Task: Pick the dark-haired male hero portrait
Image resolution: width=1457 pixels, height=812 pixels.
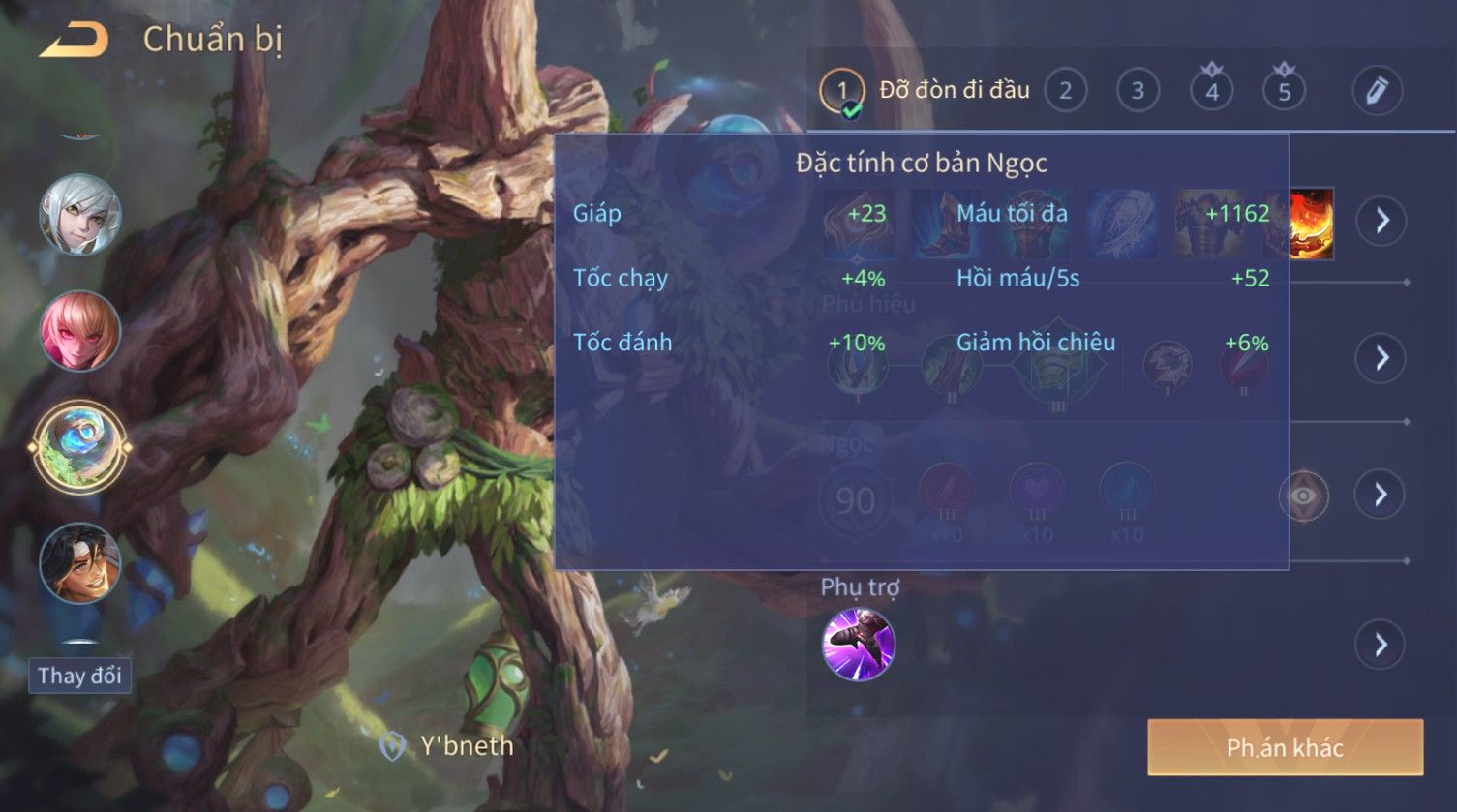Action: [80, 563]
